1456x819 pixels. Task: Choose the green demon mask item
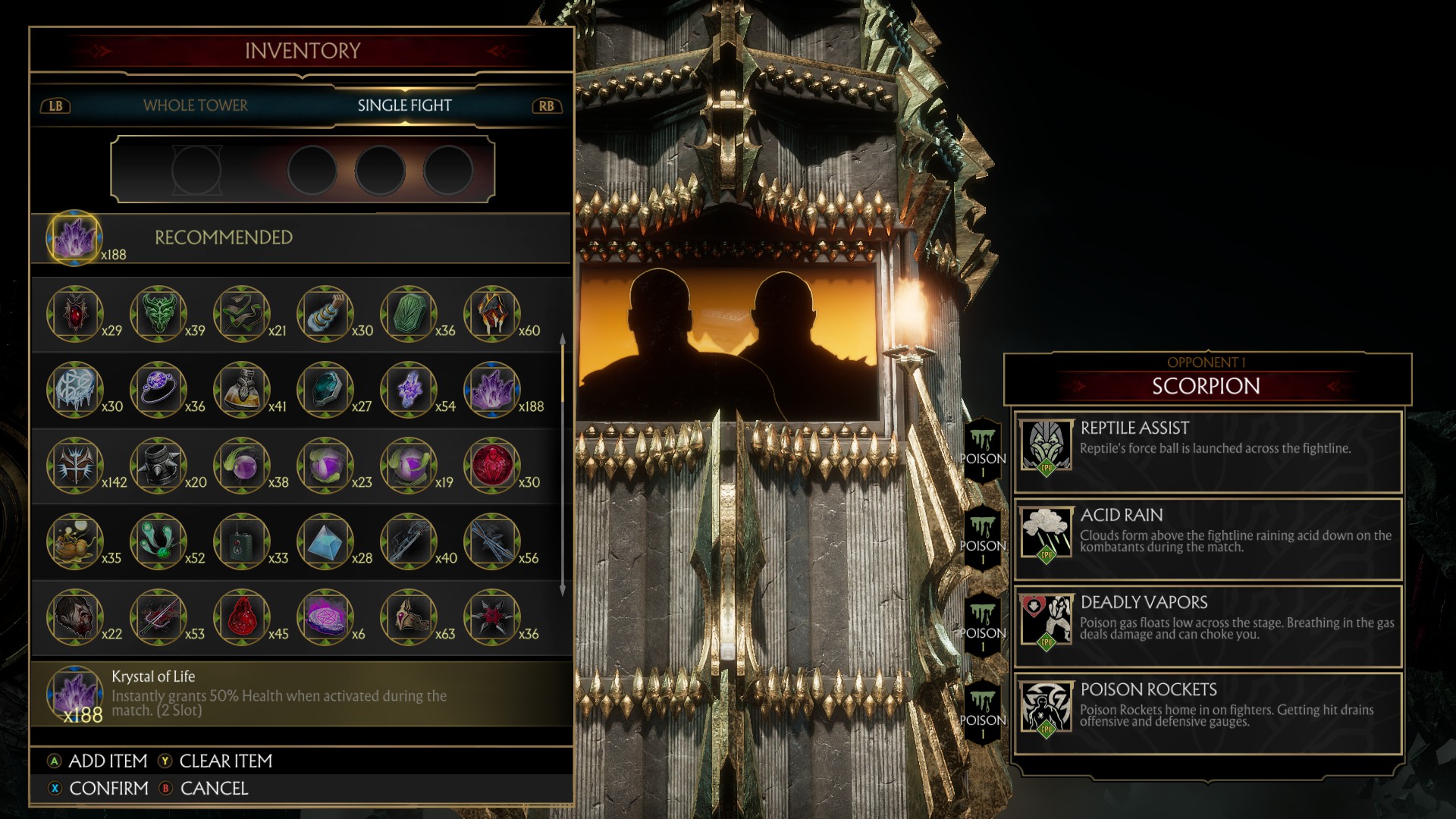(x=158, y=313)
